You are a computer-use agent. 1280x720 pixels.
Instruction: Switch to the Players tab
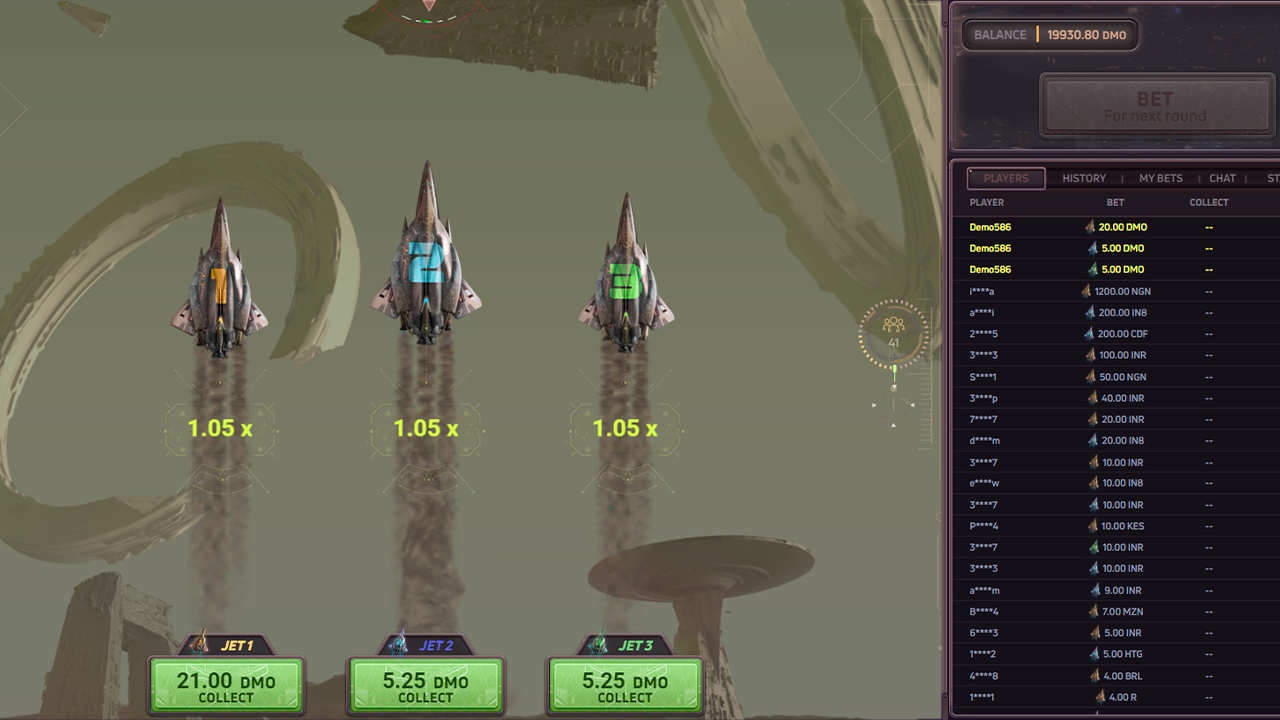[1006, 178]
